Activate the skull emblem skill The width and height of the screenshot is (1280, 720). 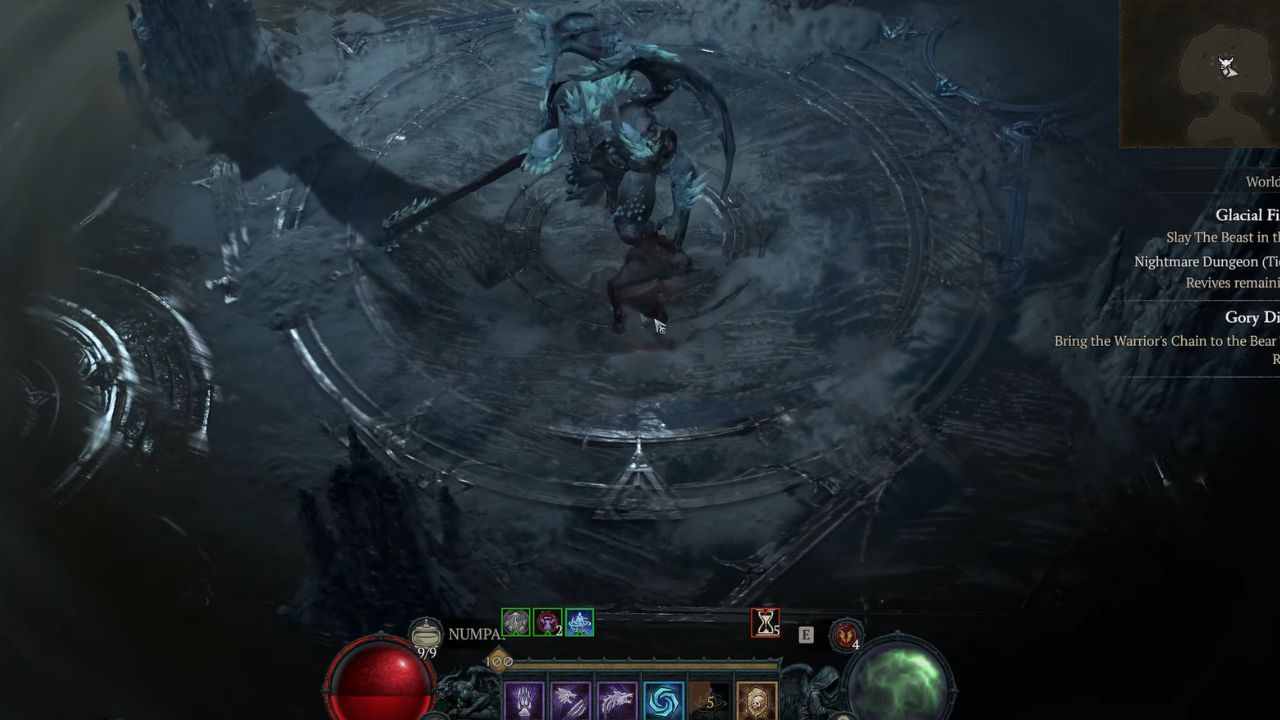[756, 702]
